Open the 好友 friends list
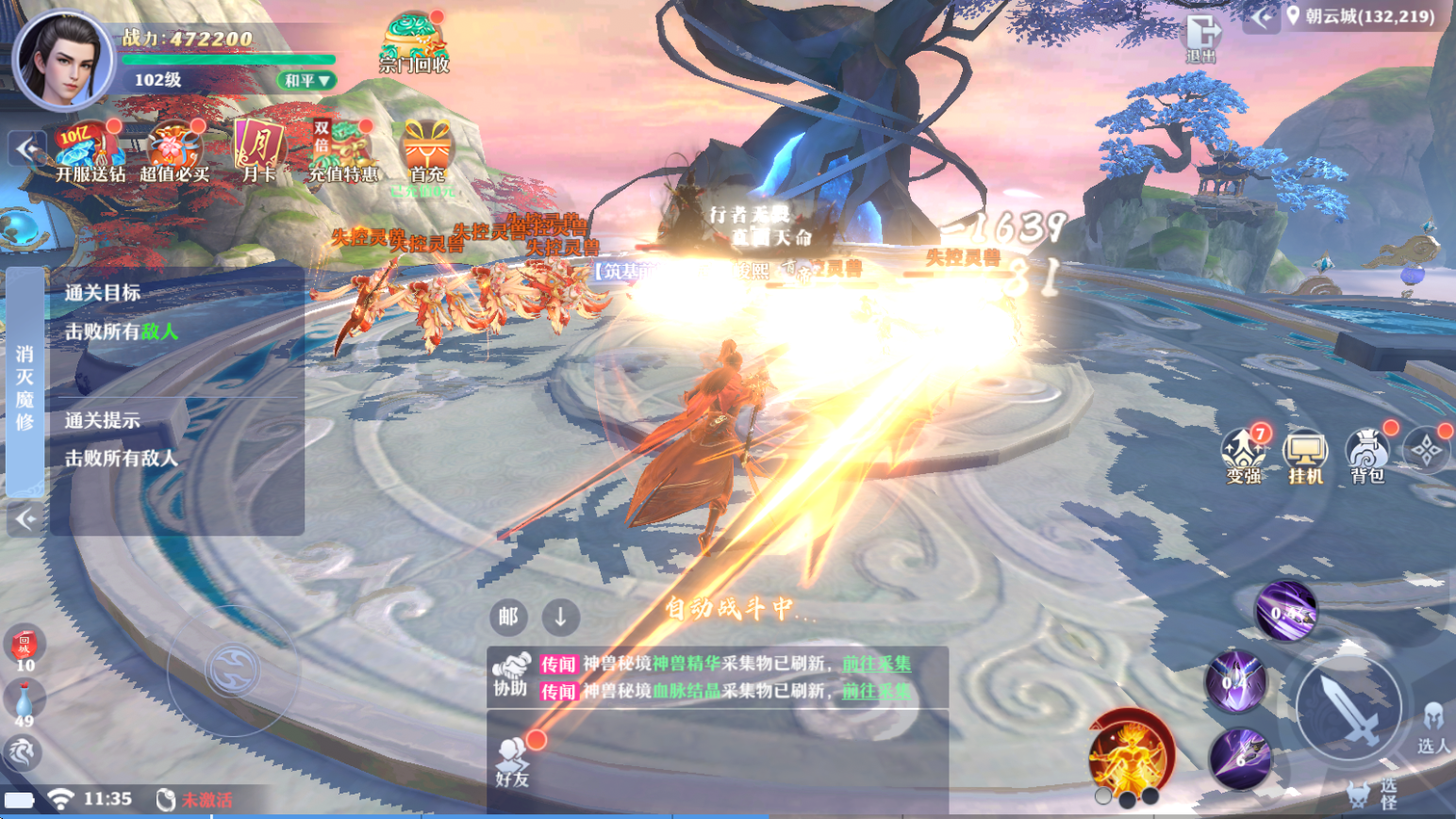Screen dimensions: 1456x819 coord(513,762)
